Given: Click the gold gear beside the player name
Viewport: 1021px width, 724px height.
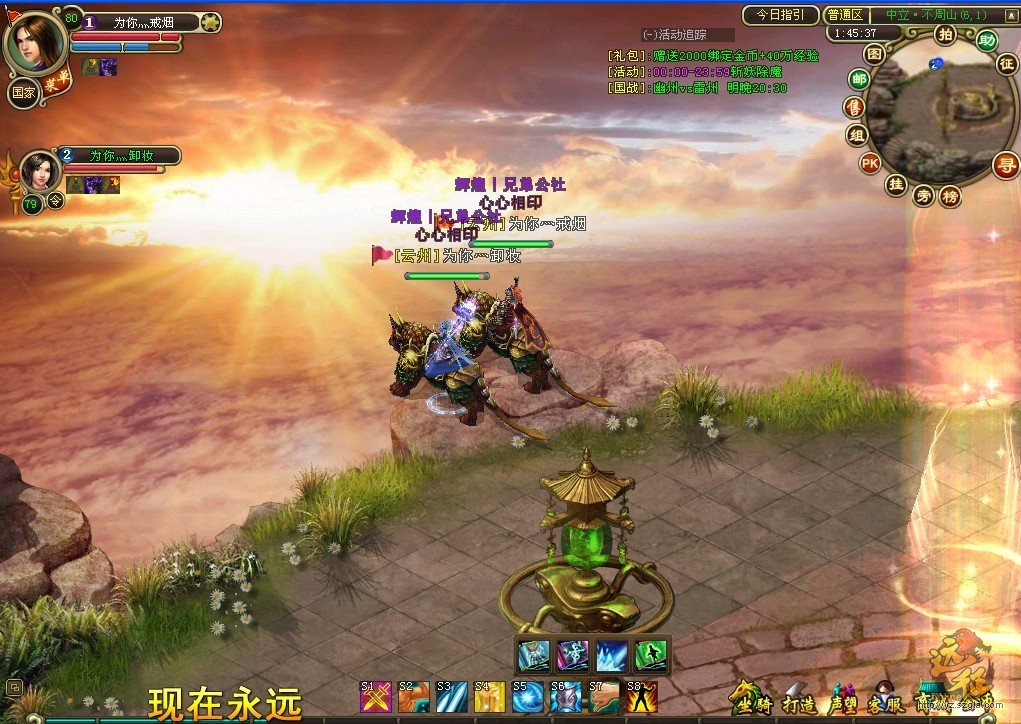Looking at the screenshot, I should pyautogui.click(x=210, y=22).
